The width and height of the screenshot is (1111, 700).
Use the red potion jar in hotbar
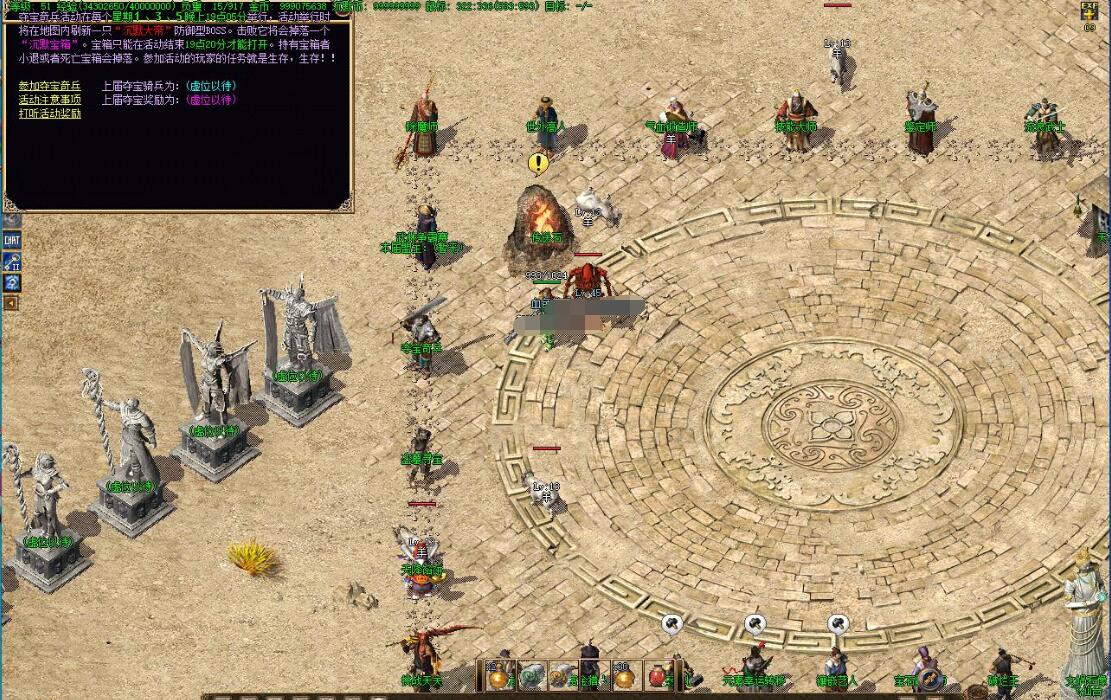tap(657, 675)
